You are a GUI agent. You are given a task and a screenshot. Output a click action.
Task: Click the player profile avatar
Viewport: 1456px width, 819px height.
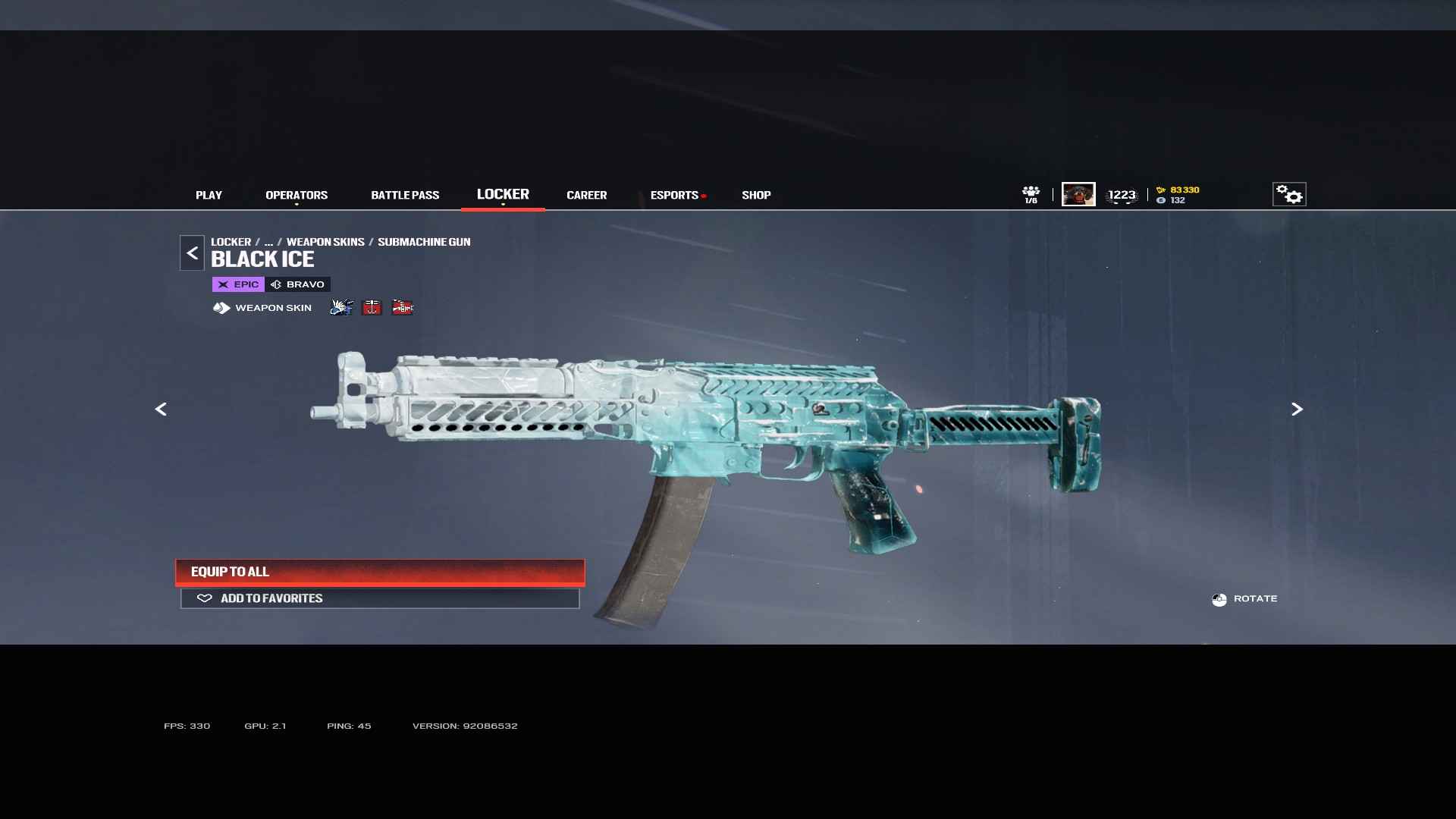pyautogui.click(x=1078, y=194)
